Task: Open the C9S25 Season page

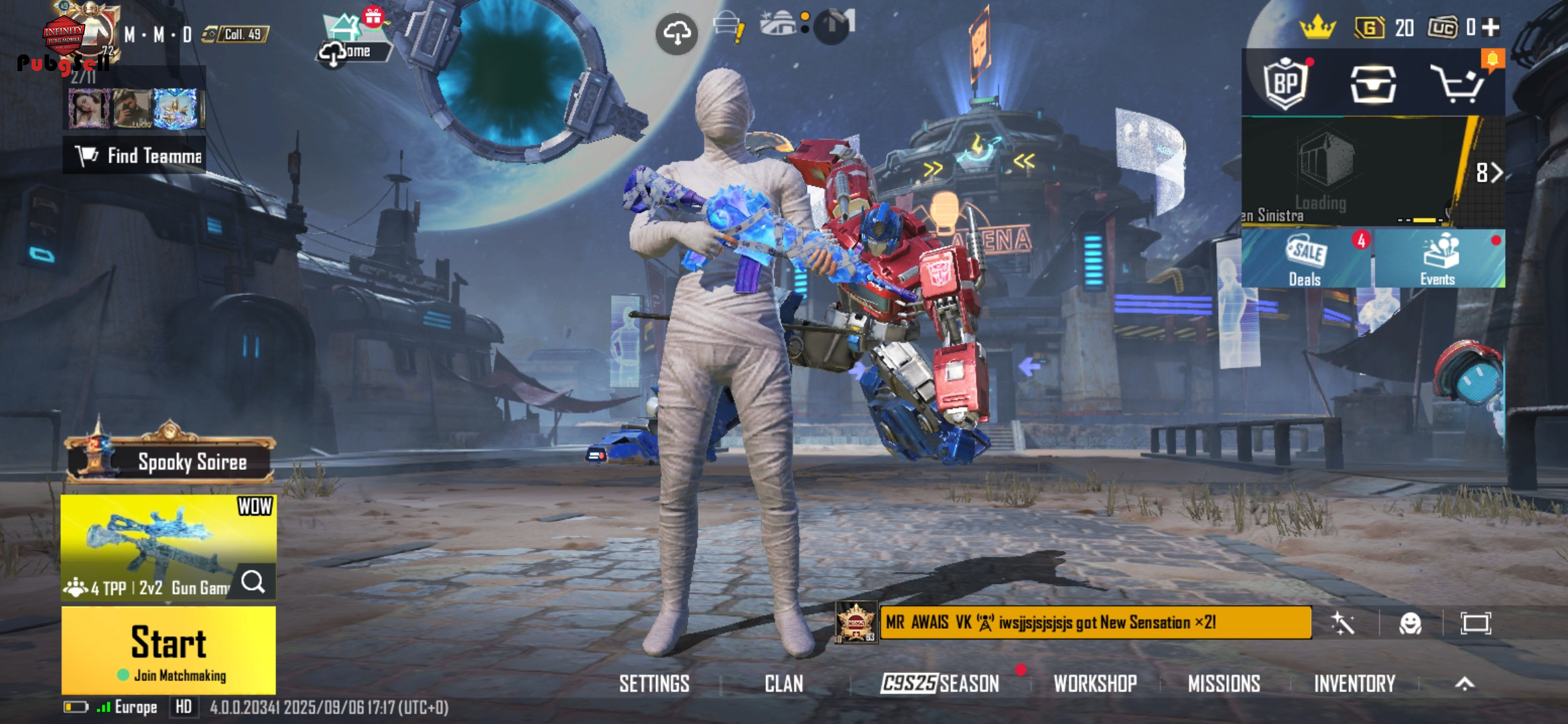Action: click(x=940, y=684)
